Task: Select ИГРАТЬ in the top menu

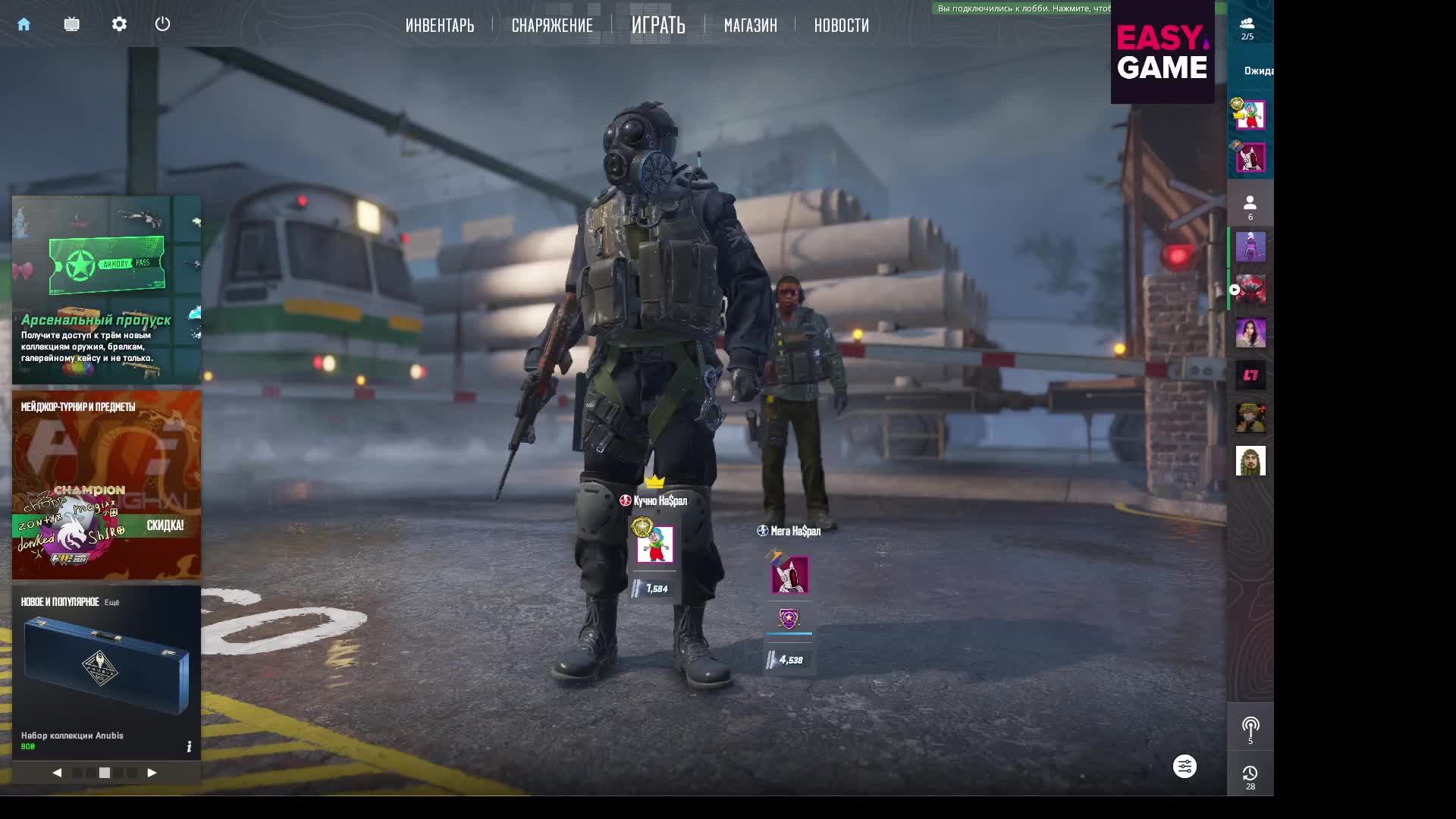Action: pyautogui.click(x=658, y=26)
